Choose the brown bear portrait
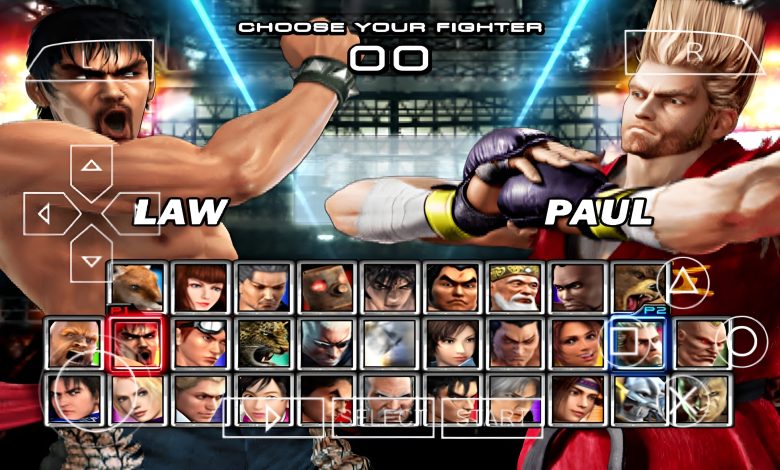780x470 pixels. pyautogui.click(x=642, y=288)
